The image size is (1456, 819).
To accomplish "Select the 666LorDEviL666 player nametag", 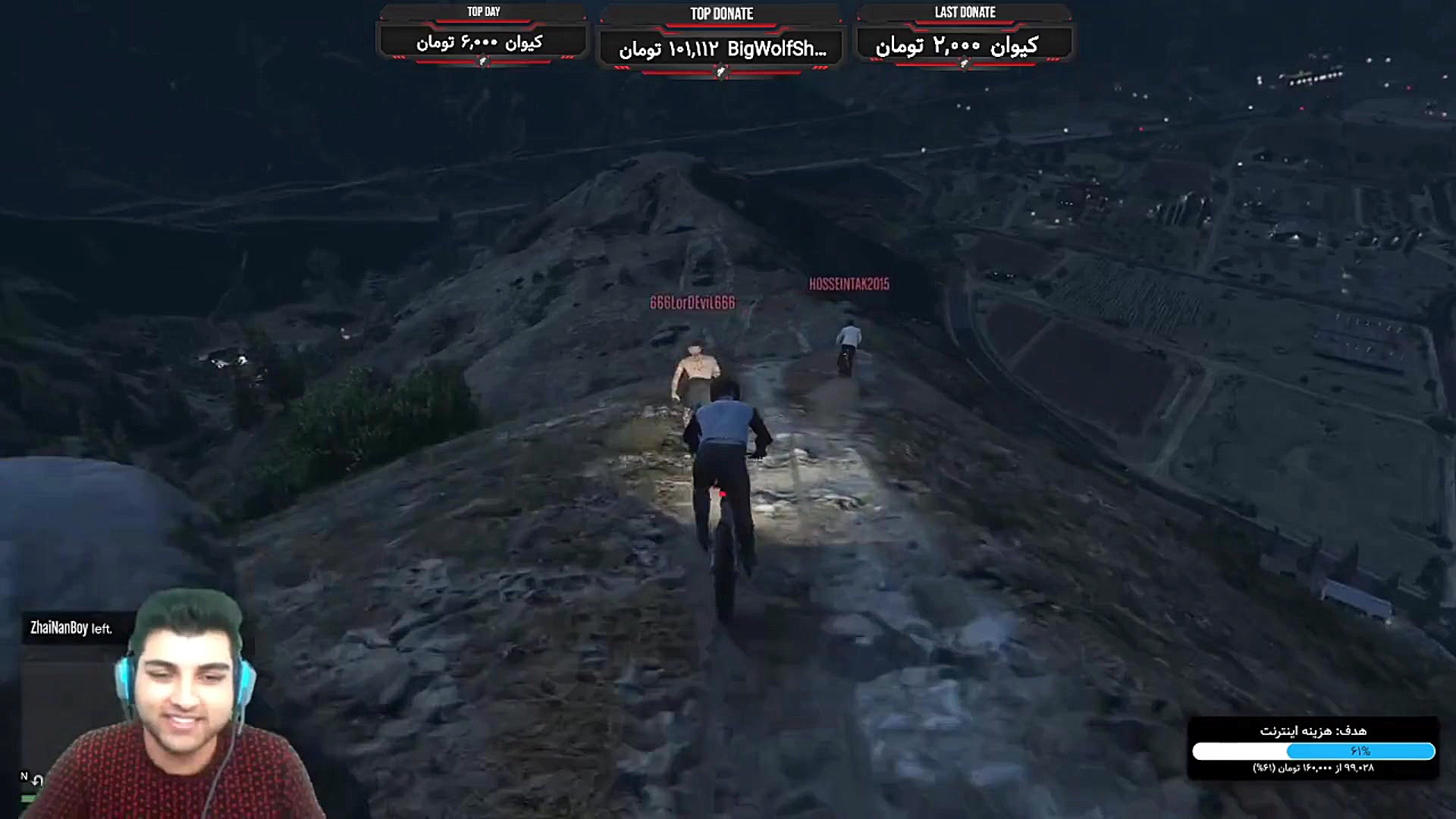I will [695, 300].
